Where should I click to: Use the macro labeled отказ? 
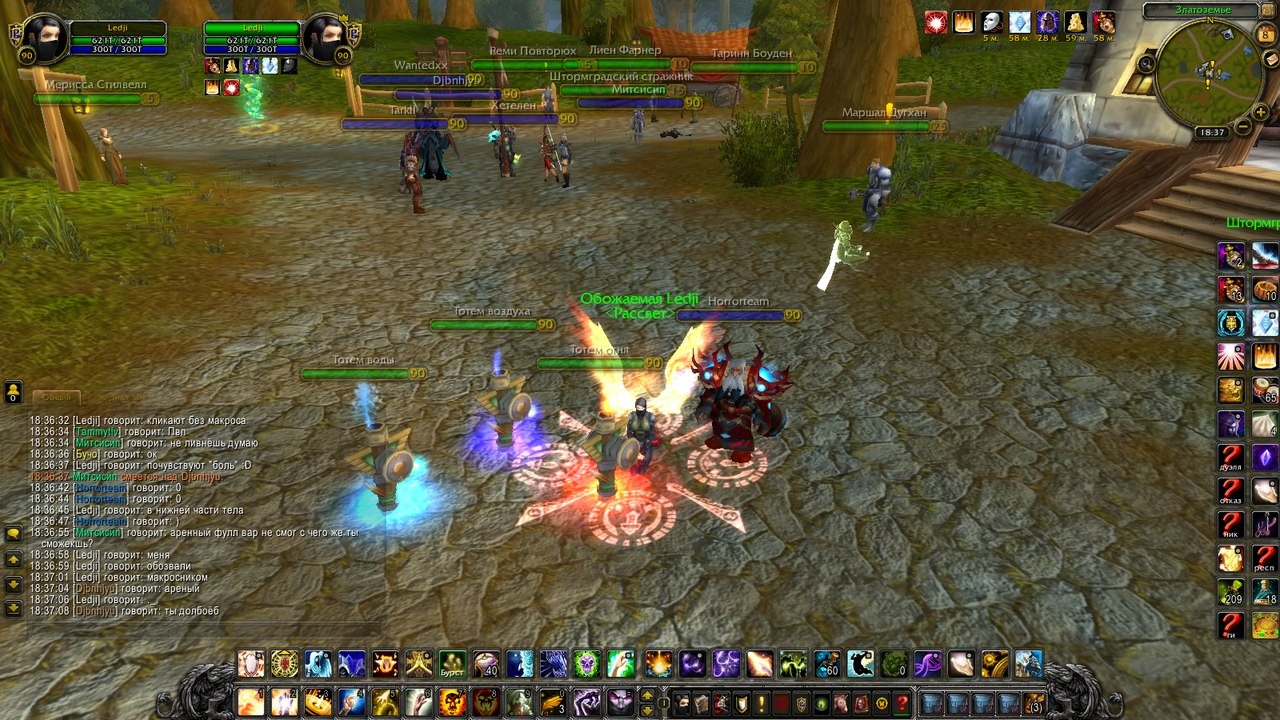click(x=1231, y=492)
